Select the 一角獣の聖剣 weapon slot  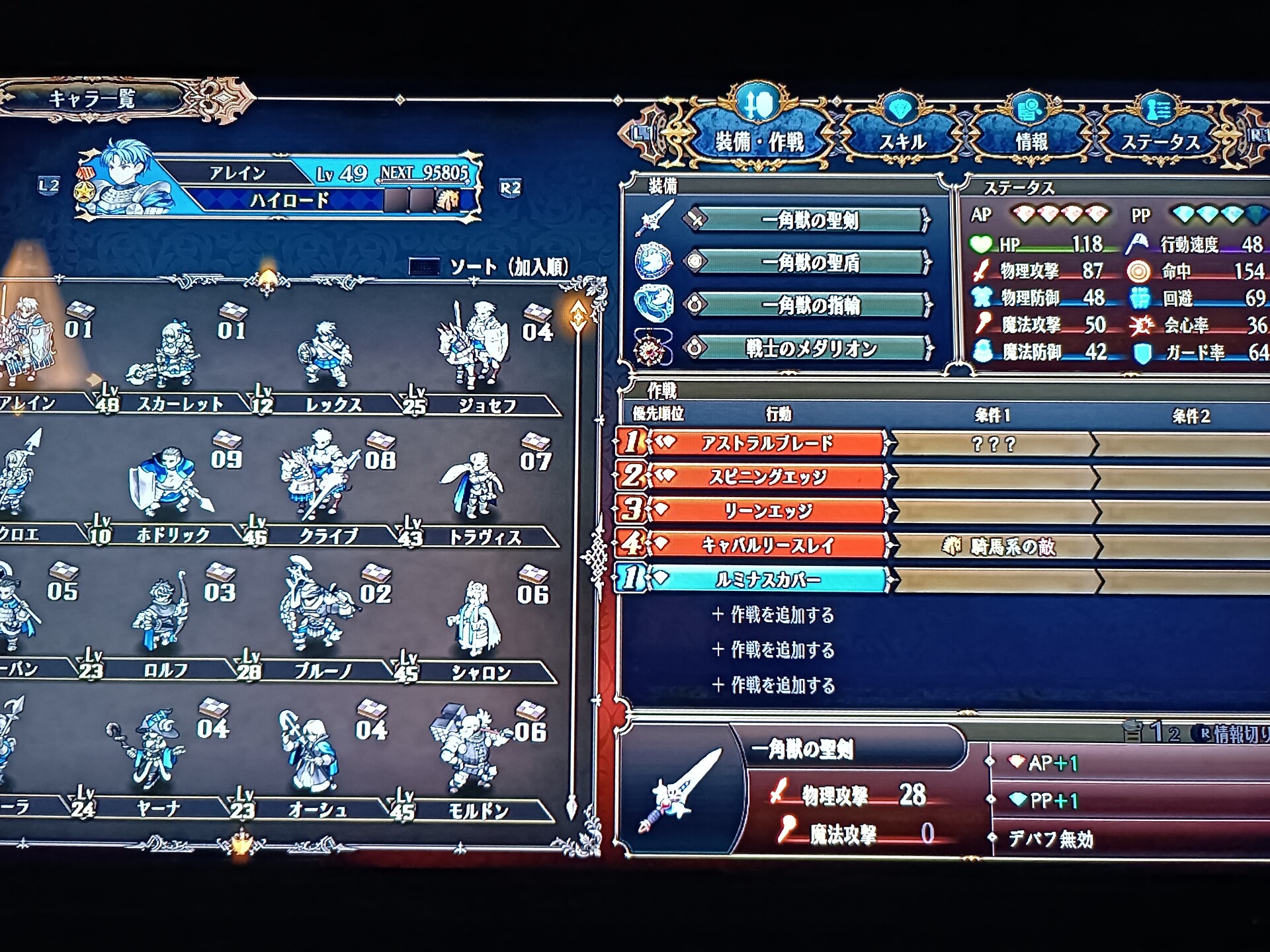809,220
